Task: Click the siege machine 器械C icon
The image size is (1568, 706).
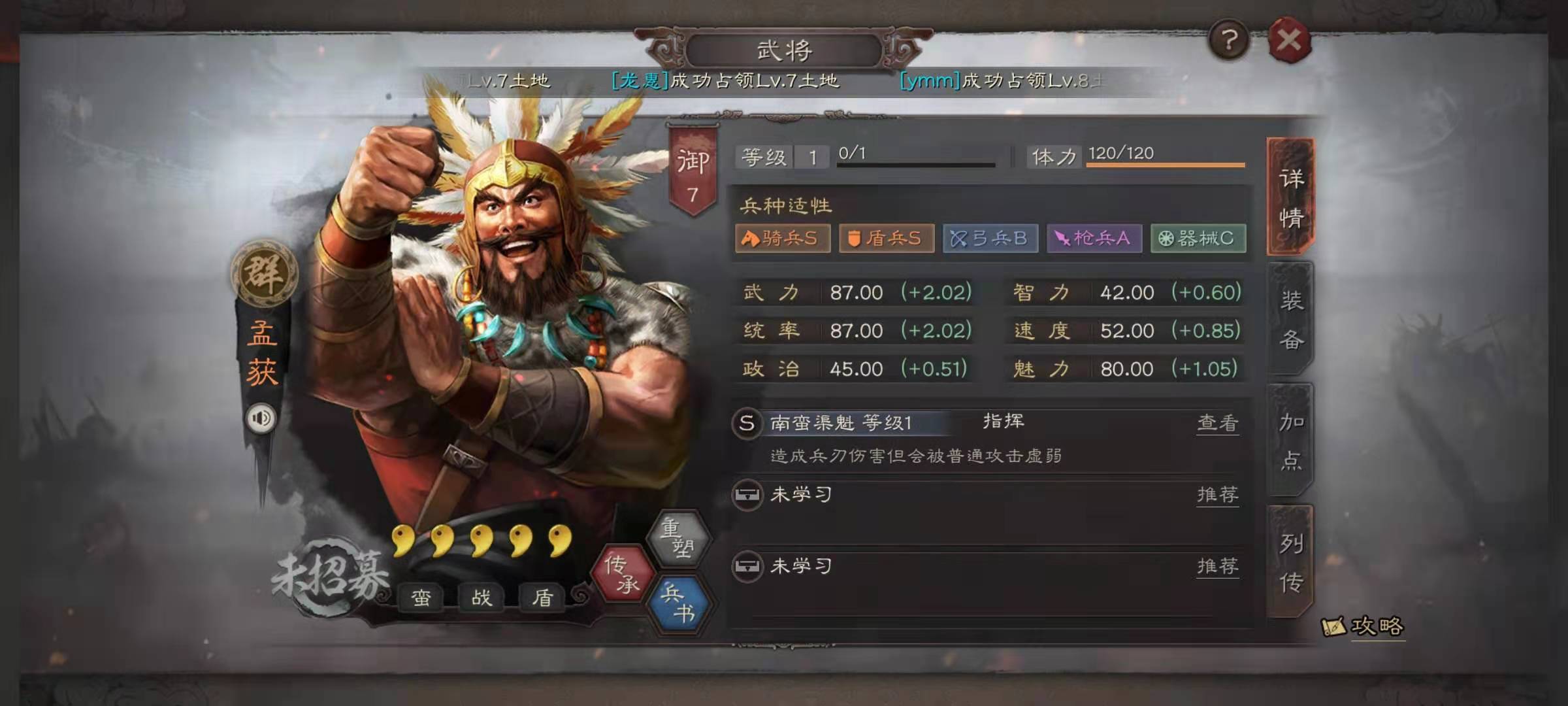Action: coord(1198,239)
